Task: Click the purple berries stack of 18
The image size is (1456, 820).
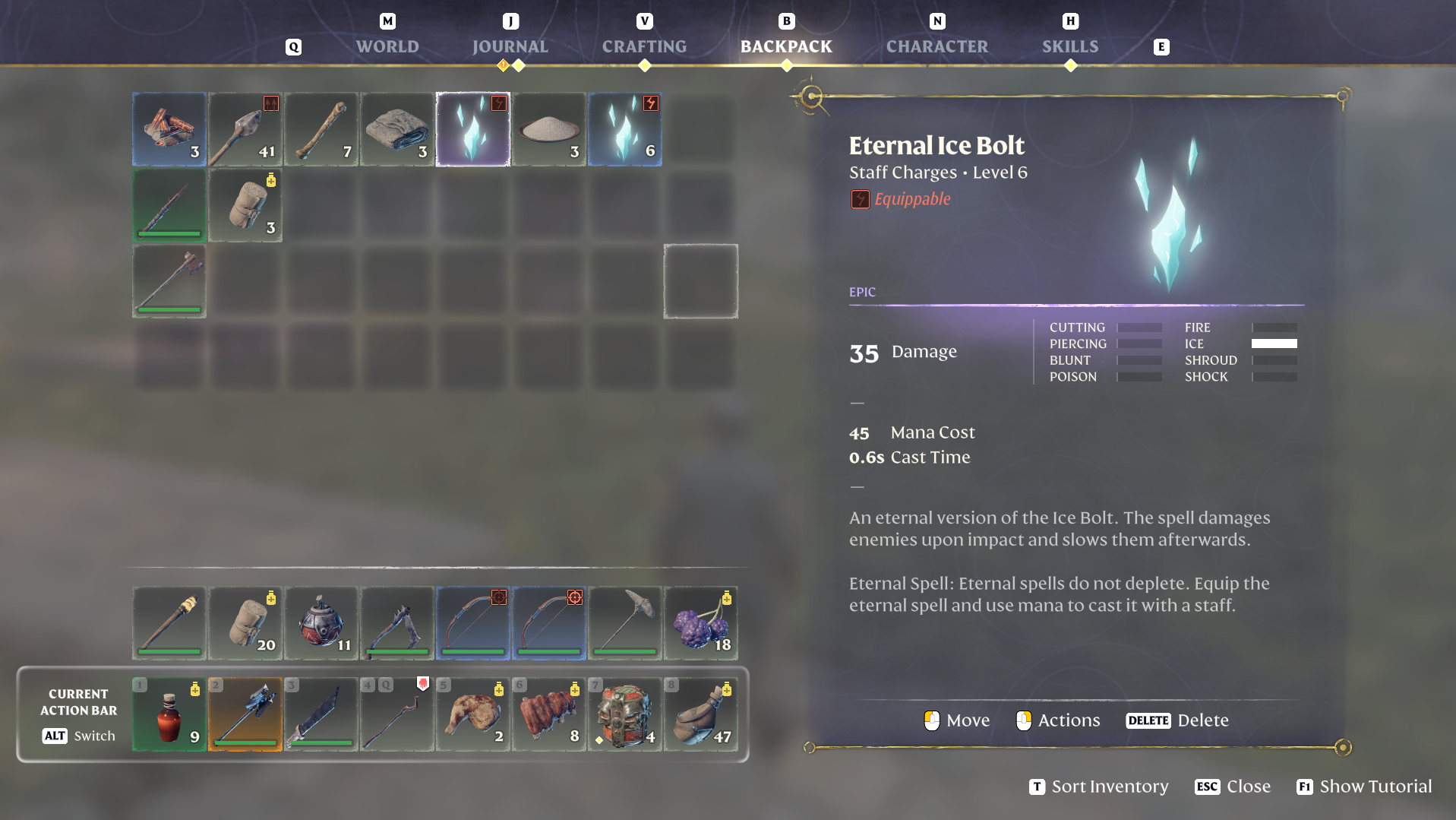Action: [x=700, y=623]
